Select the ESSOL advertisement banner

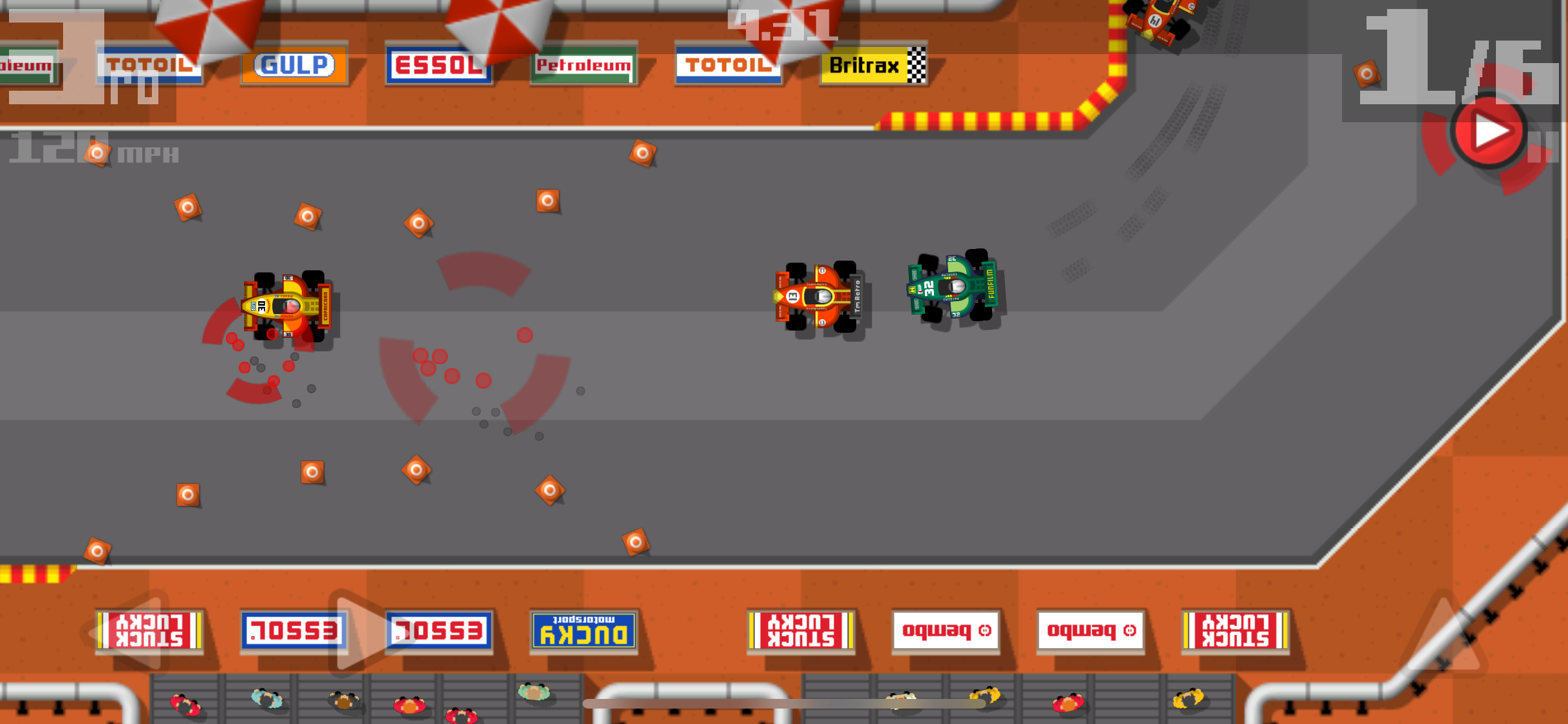pos(440,65)
